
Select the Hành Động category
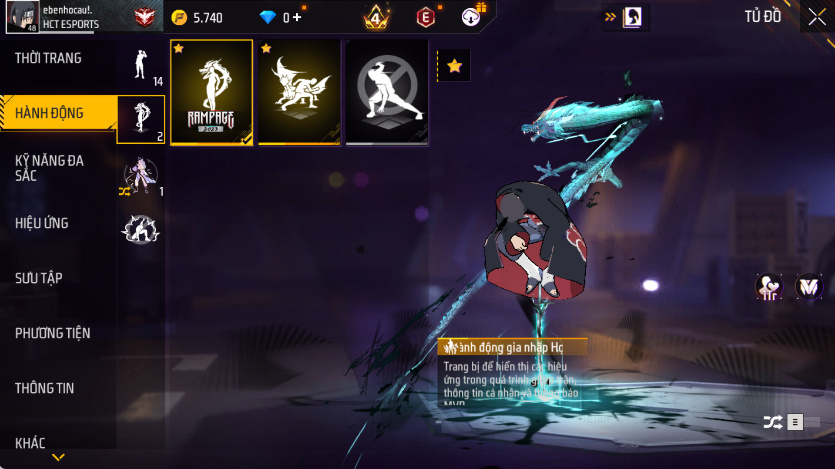pos(50,113)
